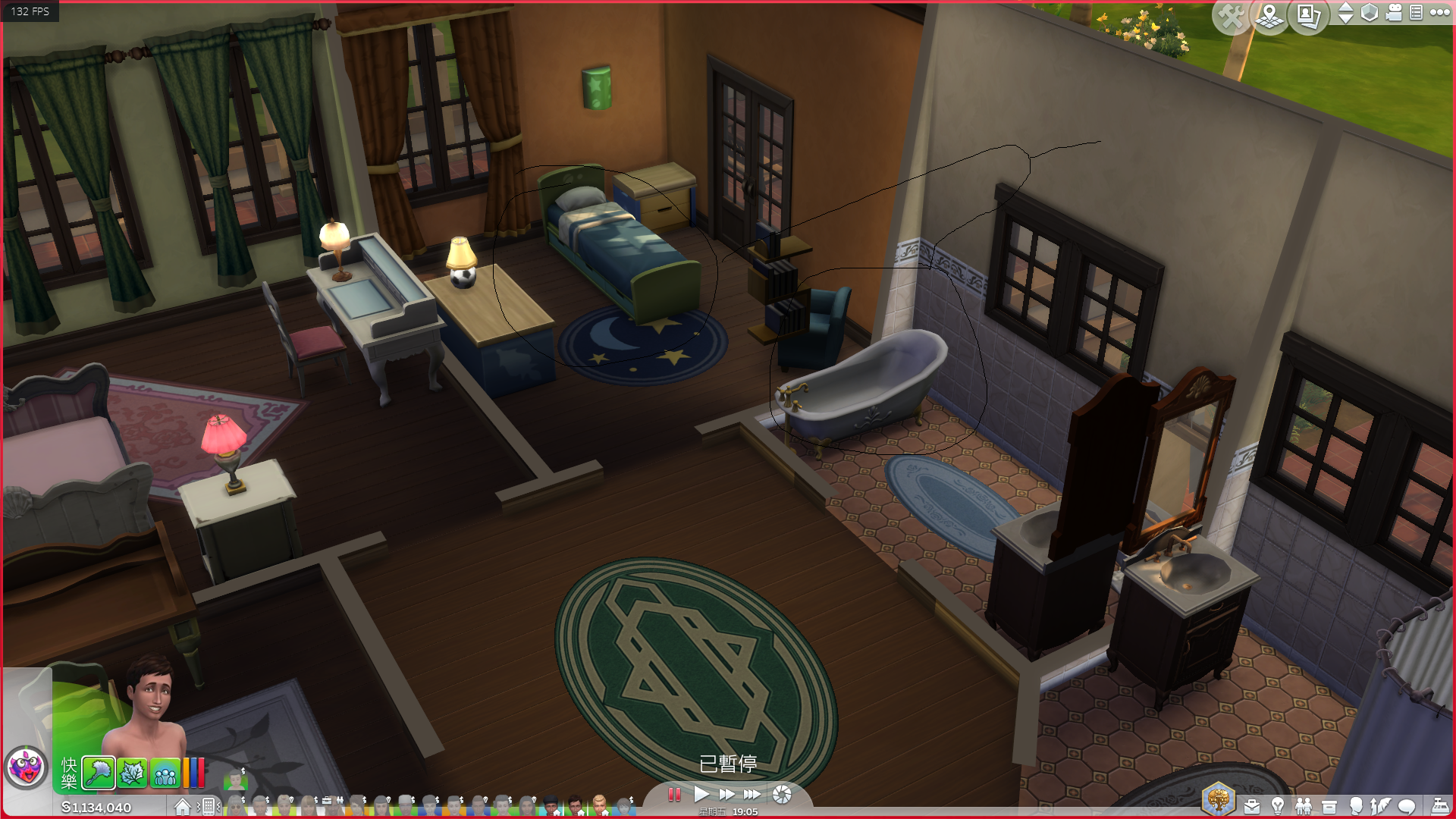Select the group of people moodlet icon
1456x819 pixels.
[165, 773]
